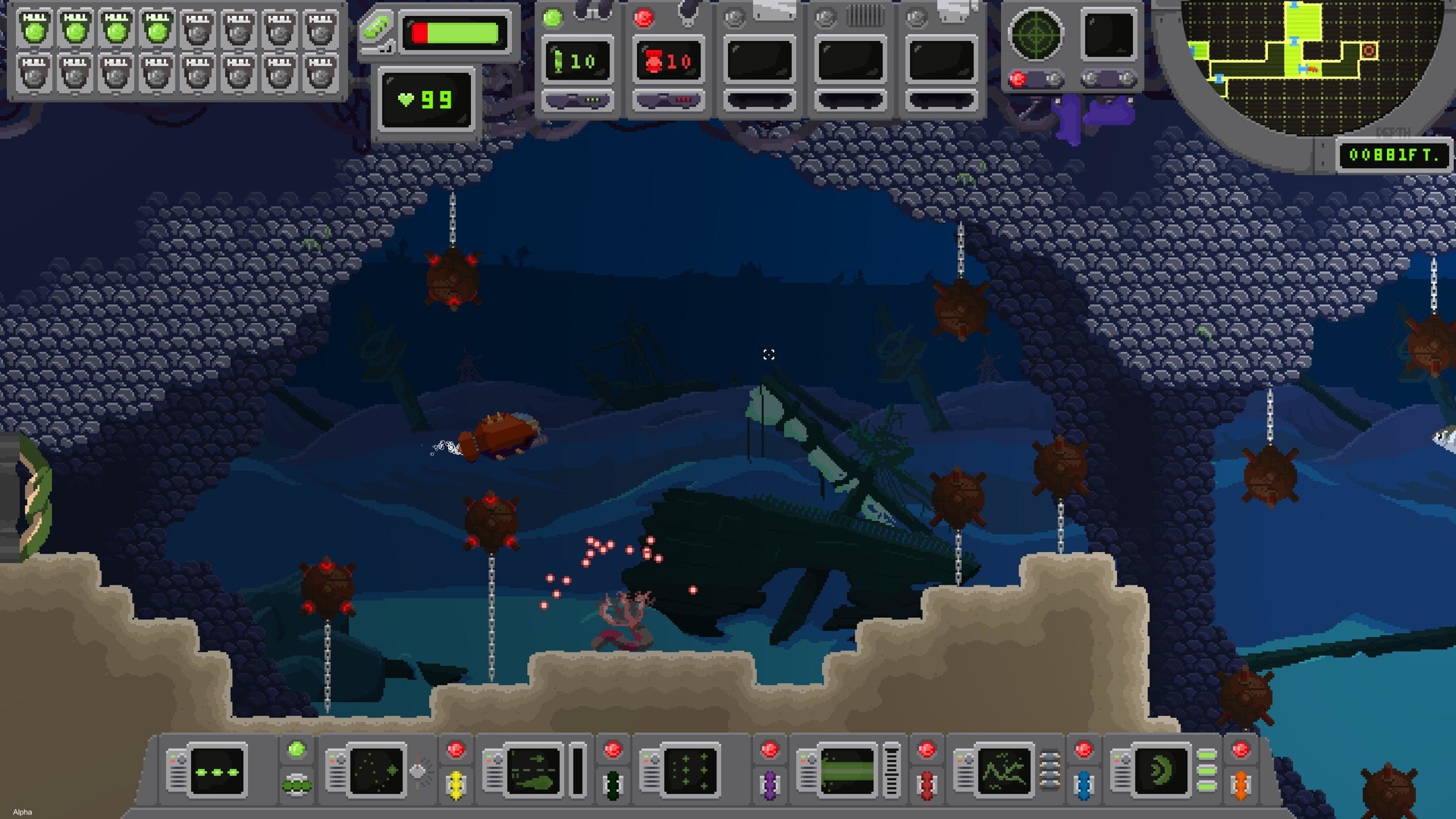
Task: Click the heart health display showing 99
Action: pos(425,99)
